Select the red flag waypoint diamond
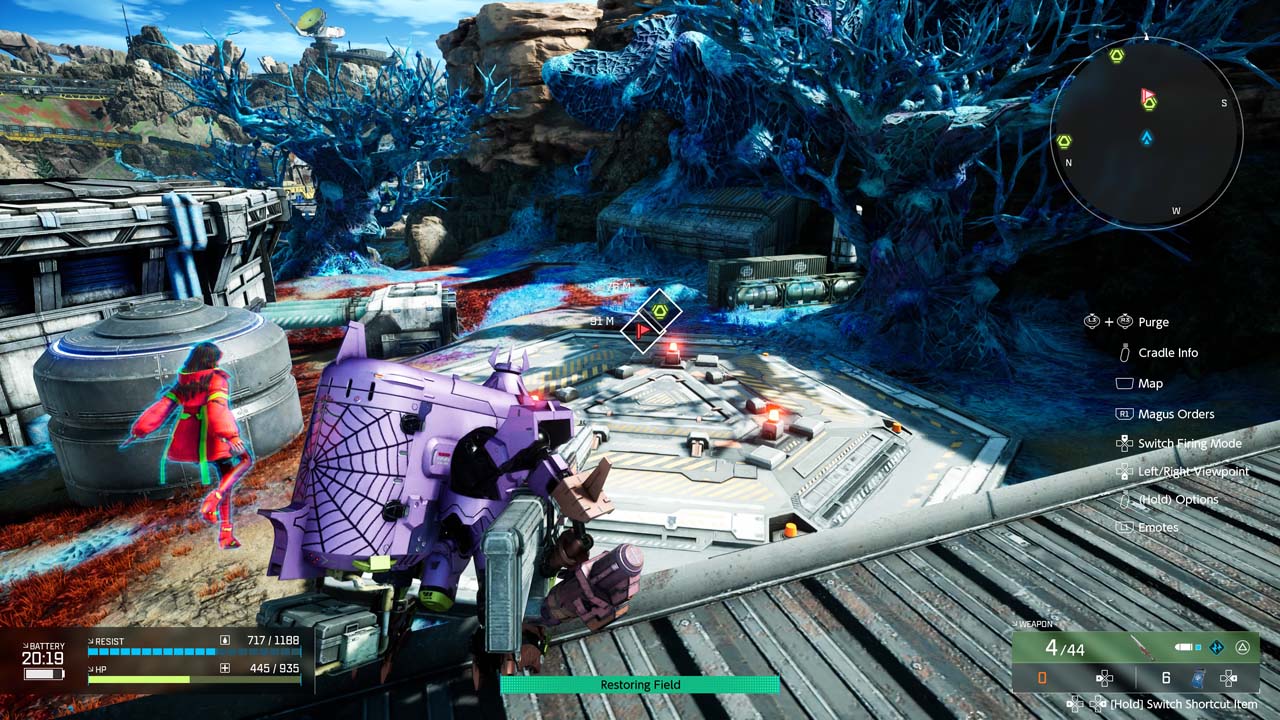Image resolution: width=1280 pixels, height=720 pixels. pos(640,331)
